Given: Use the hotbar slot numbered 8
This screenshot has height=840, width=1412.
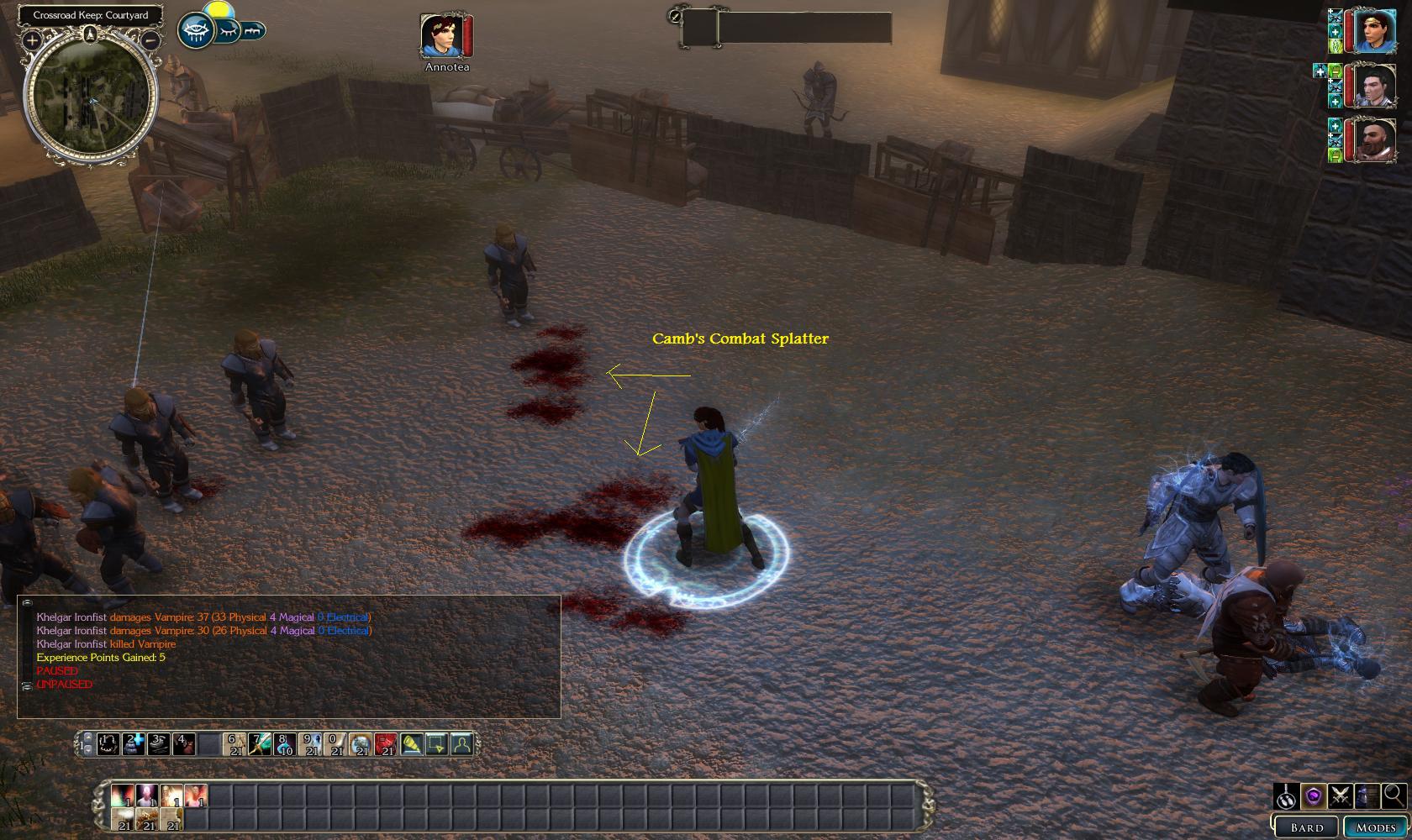Looking at the screenshot, I should tap(285, 744).
